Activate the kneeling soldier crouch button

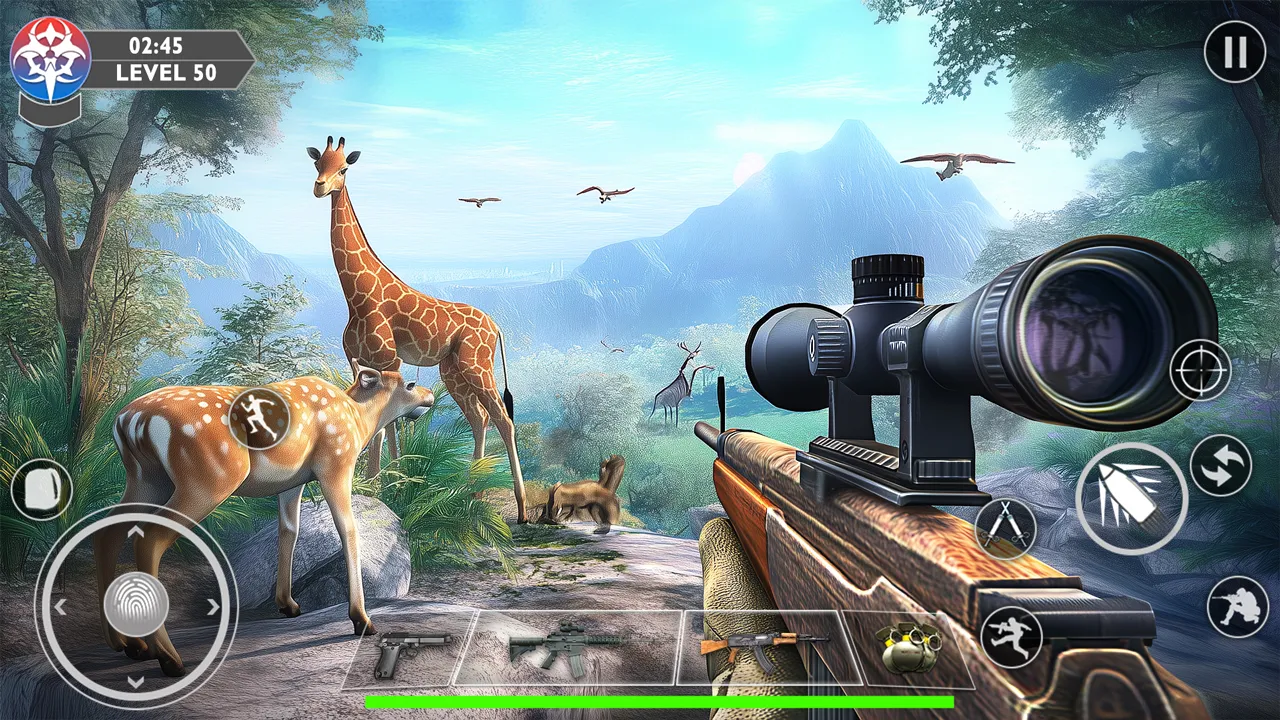(1237, 606)
